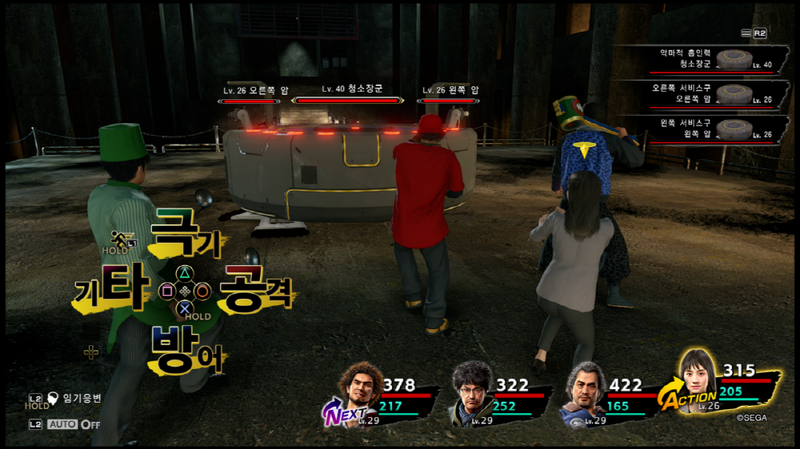Select the 극기 skills command

(x=185, y=238)
